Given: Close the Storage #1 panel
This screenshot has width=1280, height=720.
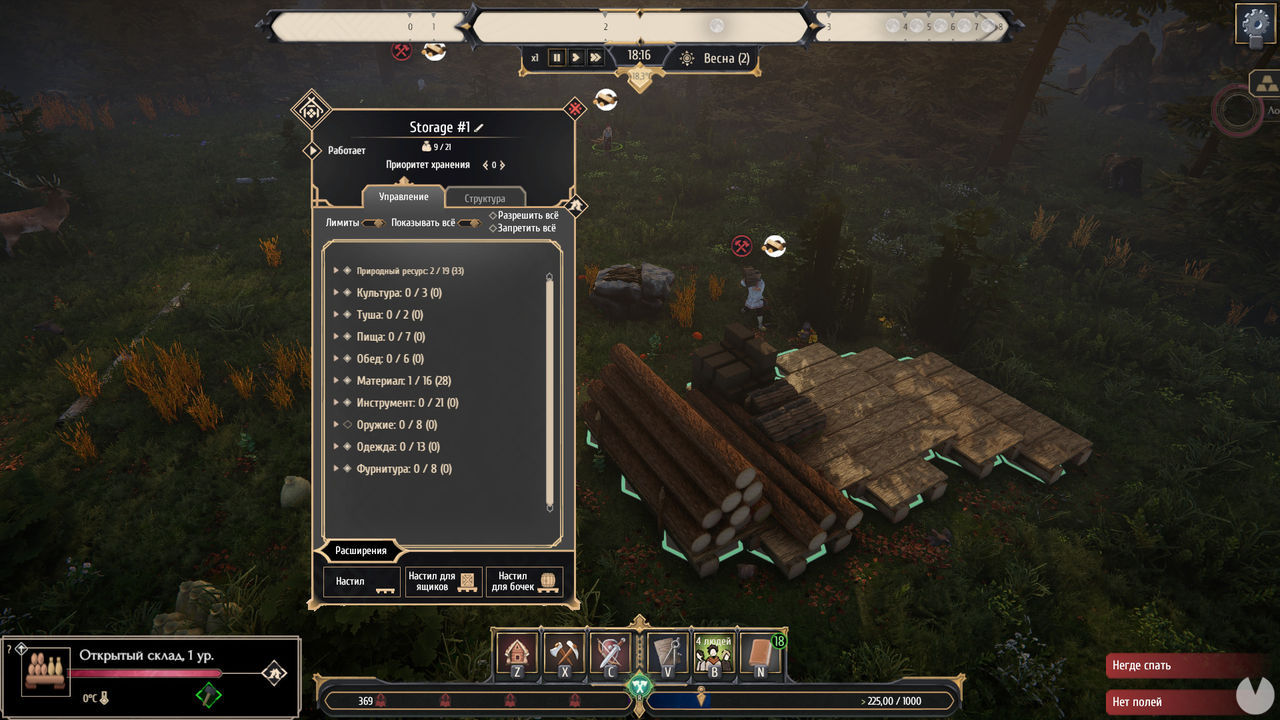Looking at the screenshot, I should [574, 108].
